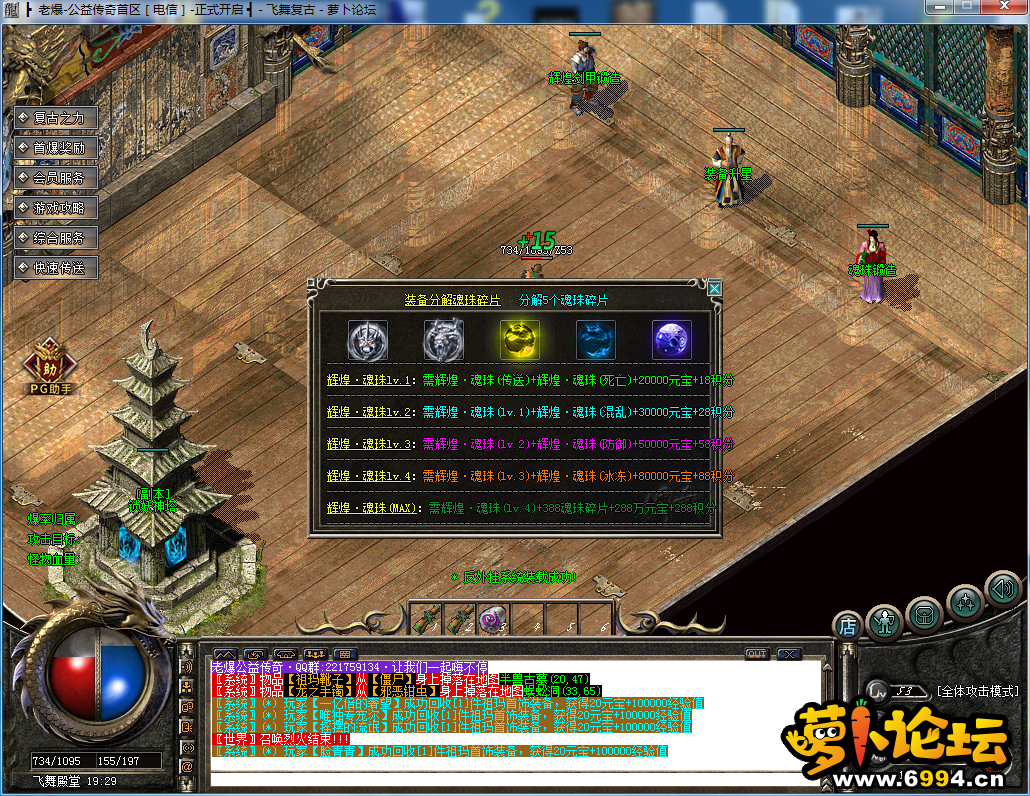
Task: Click the chat panel OUT button
Action: point(757,654)
